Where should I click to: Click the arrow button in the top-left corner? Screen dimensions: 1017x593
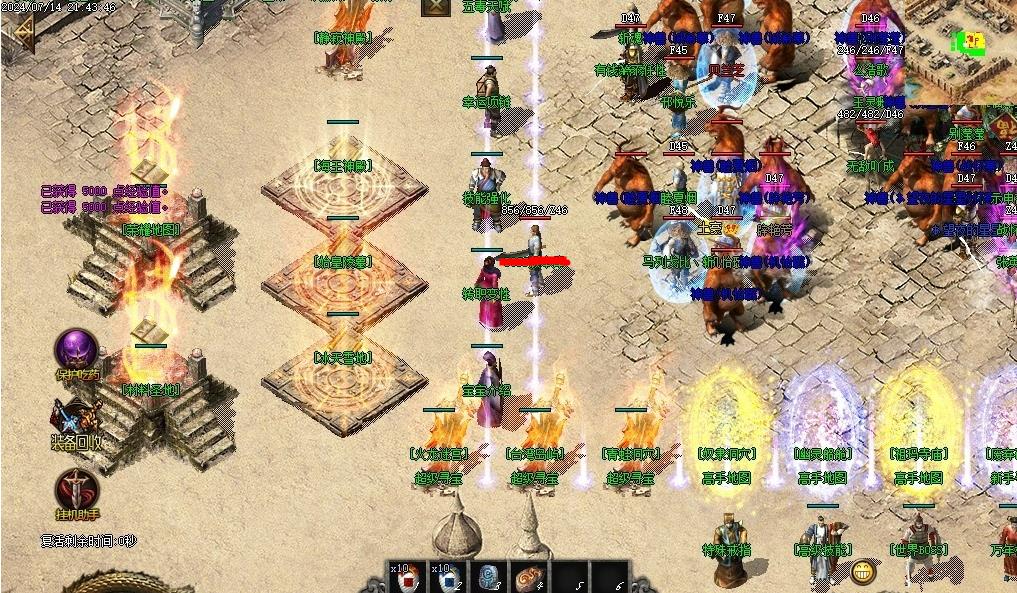click(x=18, y=35)
